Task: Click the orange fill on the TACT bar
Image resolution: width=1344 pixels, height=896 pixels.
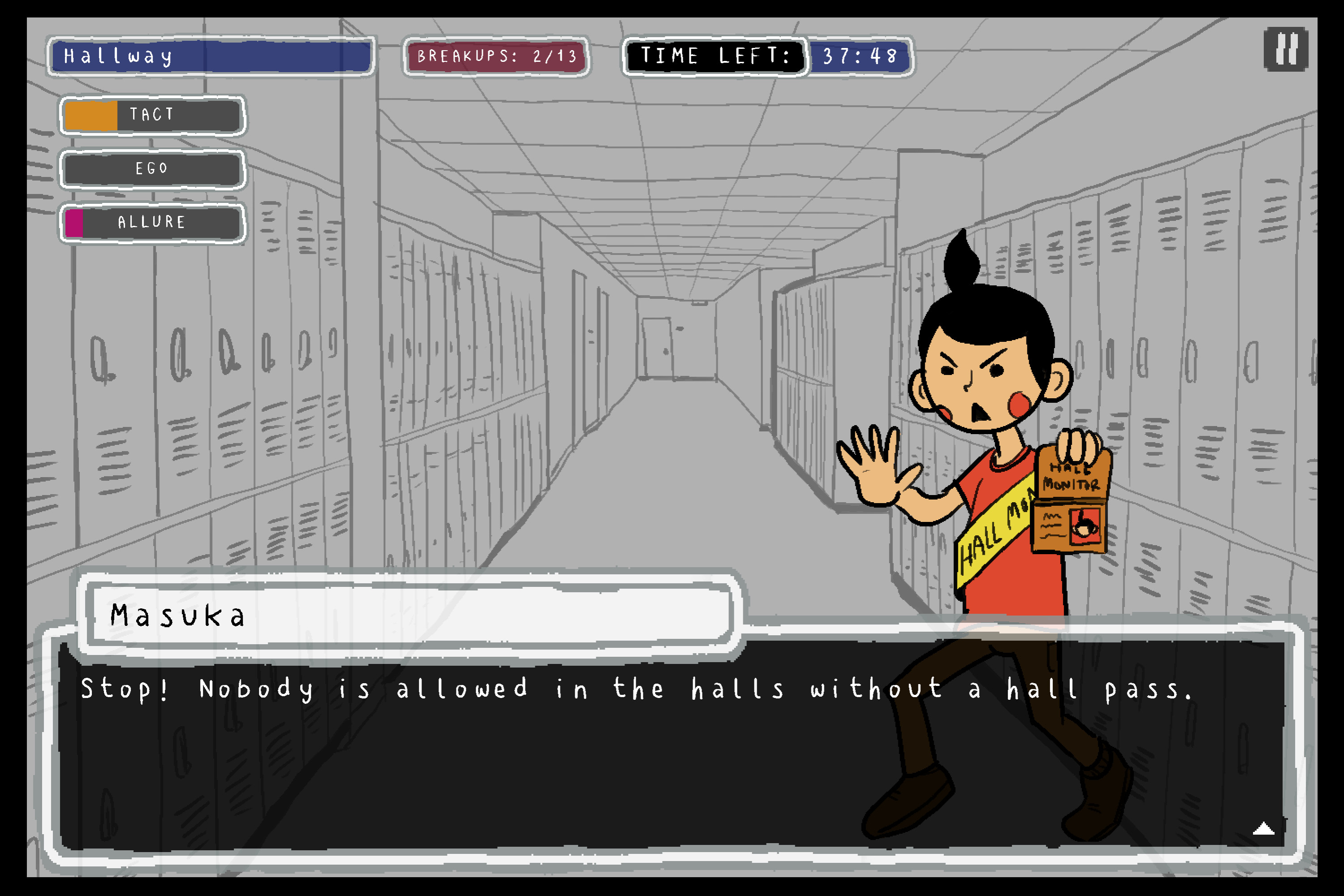Action: point(91,116)
